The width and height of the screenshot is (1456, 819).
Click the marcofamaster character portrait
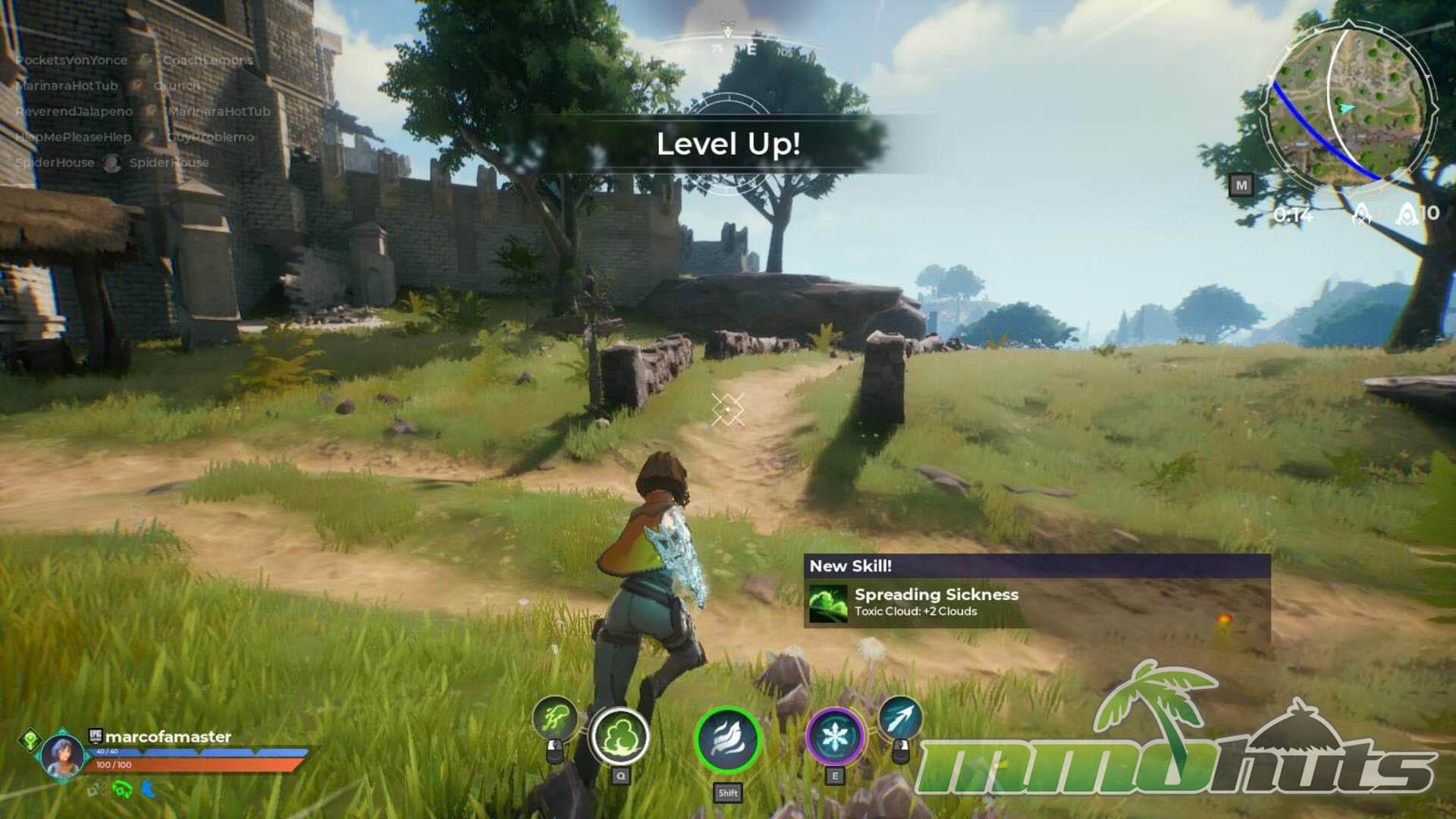[62, 755]
